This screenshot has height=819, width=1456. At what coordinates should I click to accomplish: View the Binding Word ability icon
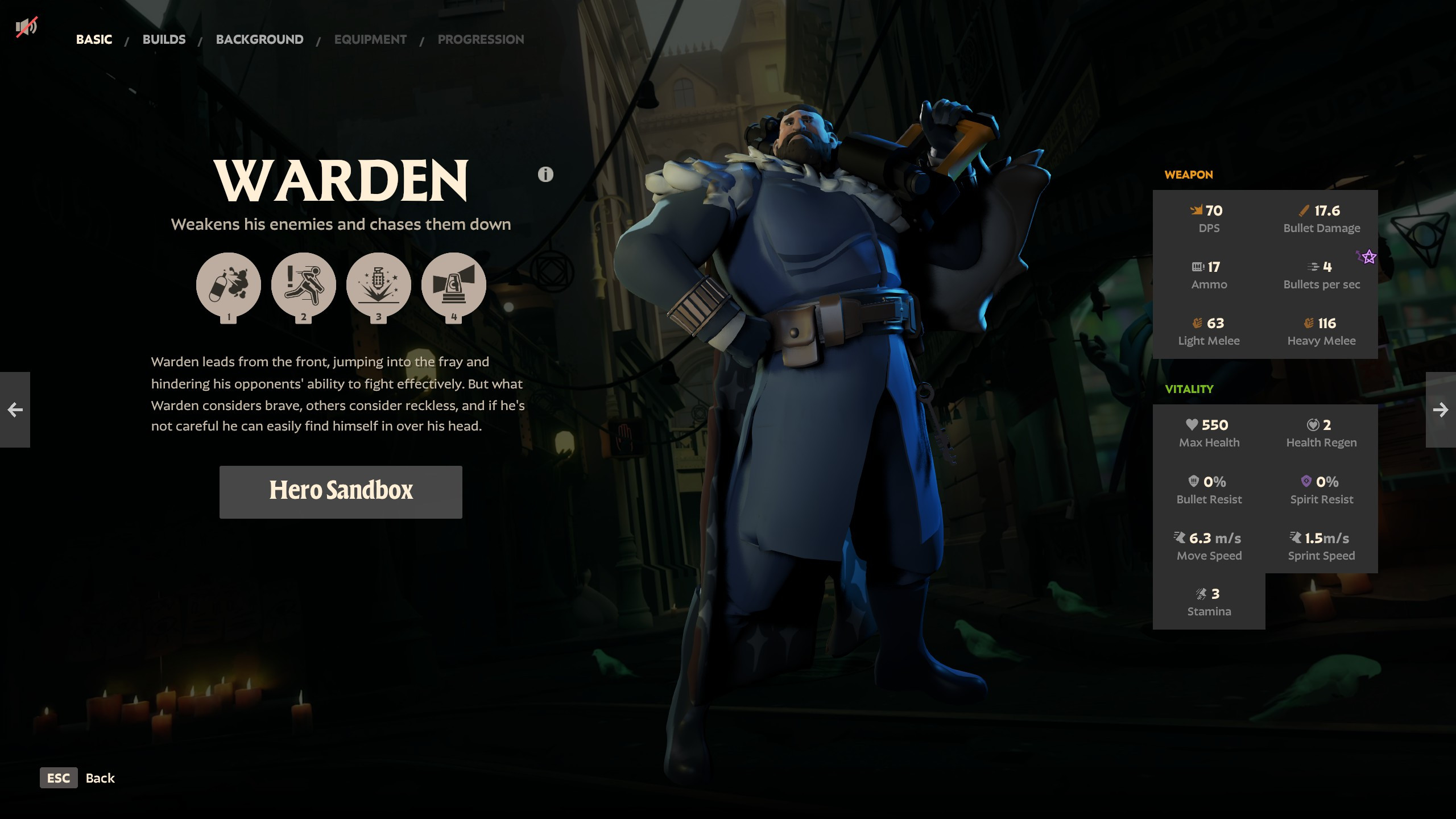tap(379, 286)
